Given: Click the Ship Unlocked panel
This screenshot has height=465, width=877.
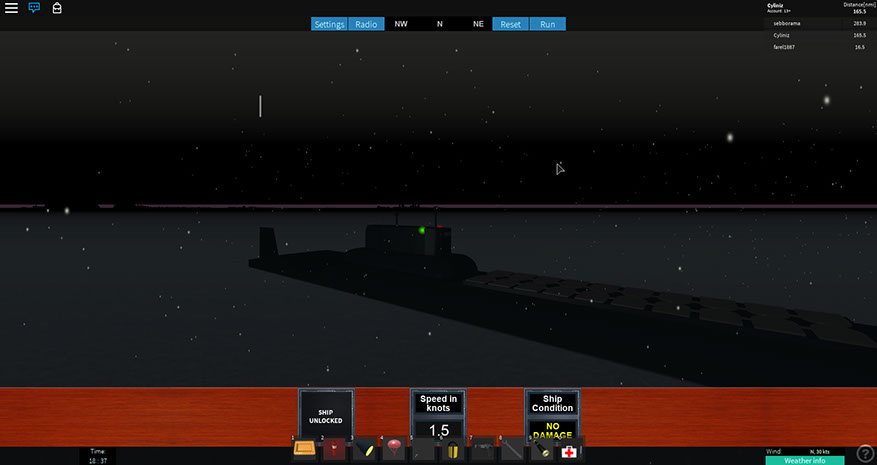Looking at the screenshot, I should (326, 415).
